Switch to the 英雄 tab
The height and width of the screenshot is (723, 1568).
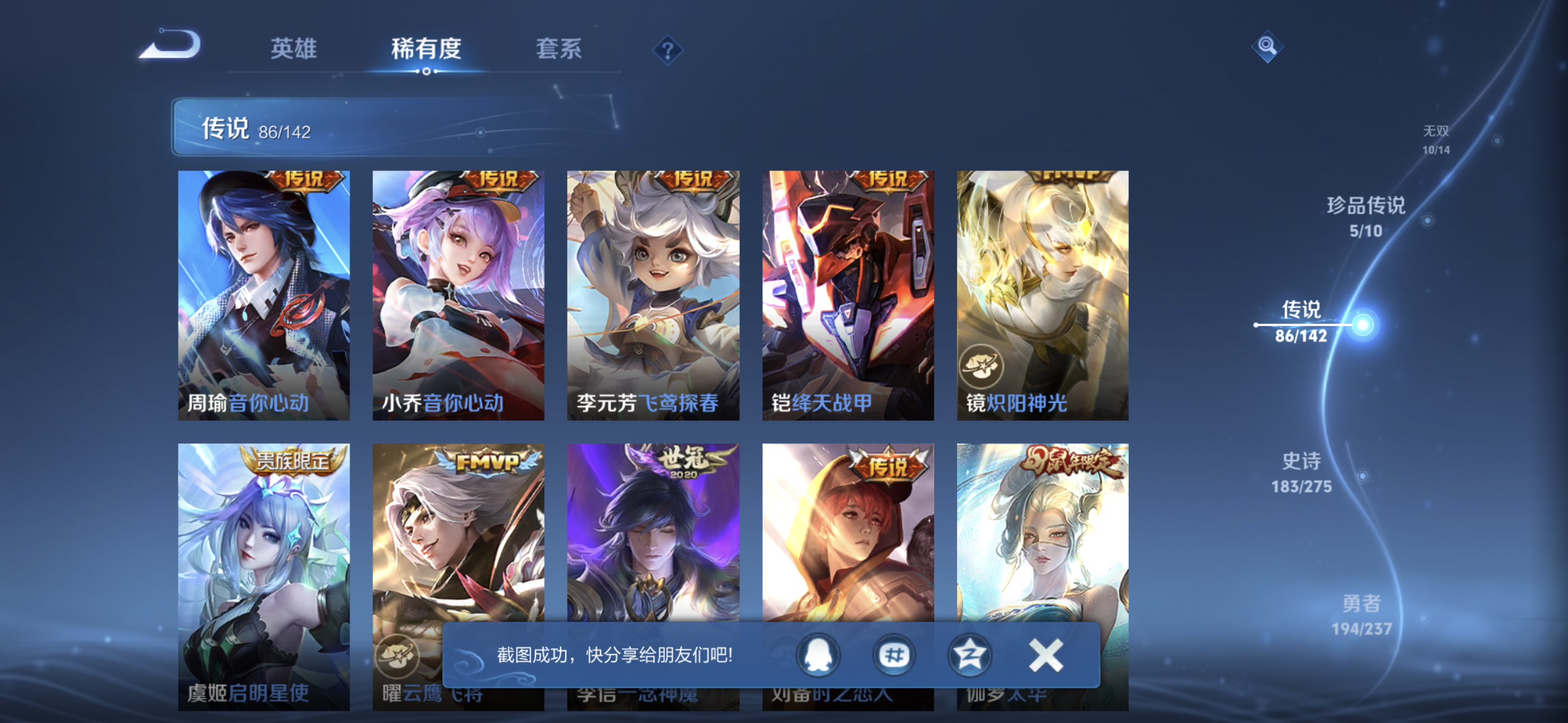pyautogui.click(x=293, y=49)
